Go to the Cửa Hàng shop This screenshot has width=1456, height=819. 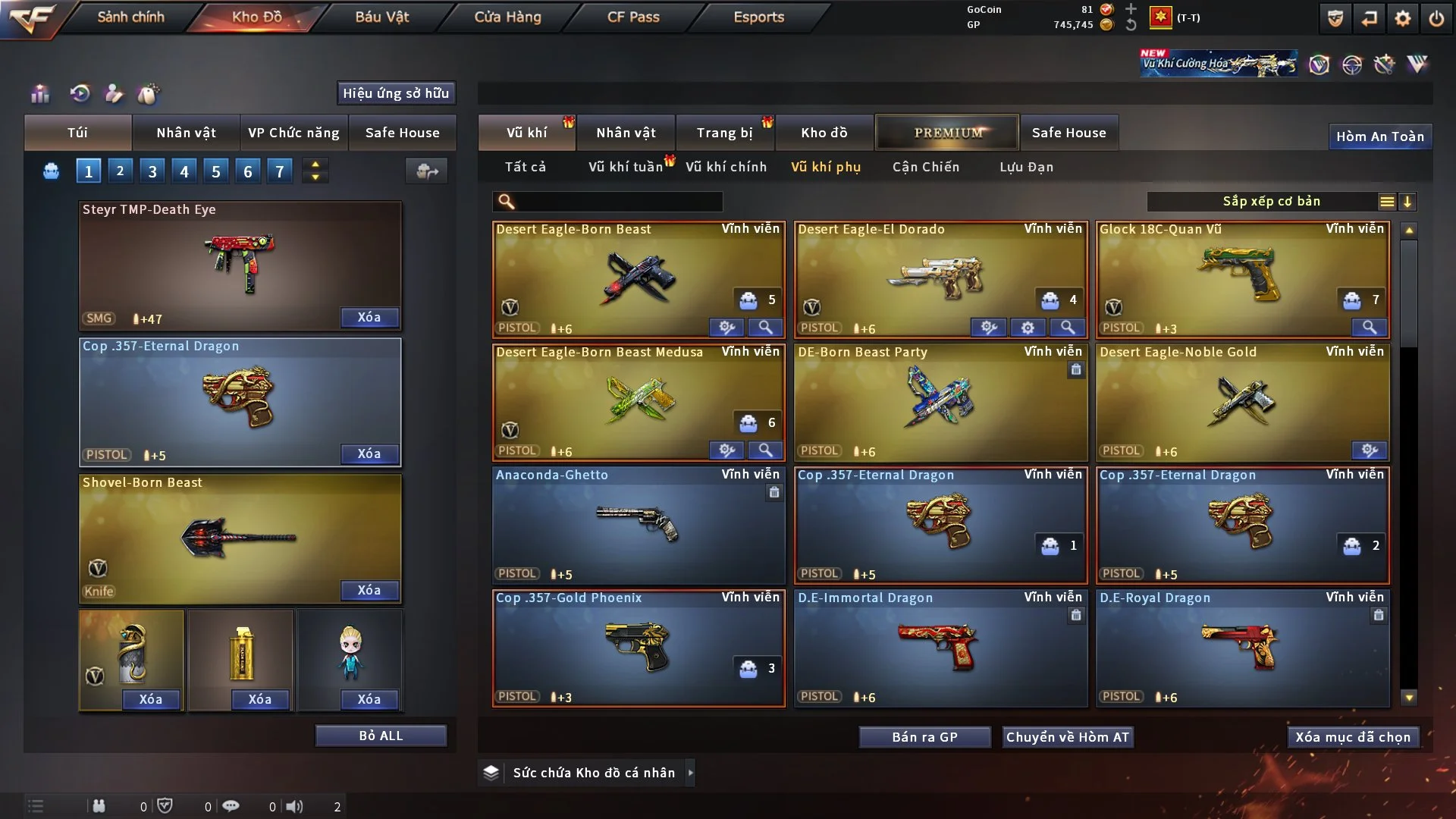point(507,17)
